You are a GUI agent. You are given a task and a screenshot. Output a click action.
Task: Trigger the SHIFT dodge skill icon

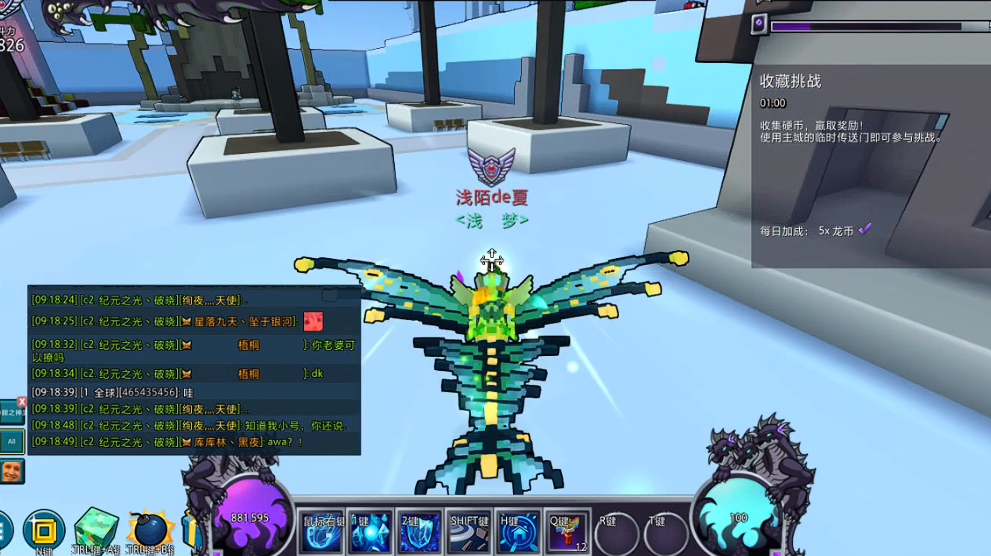[469, 531]
